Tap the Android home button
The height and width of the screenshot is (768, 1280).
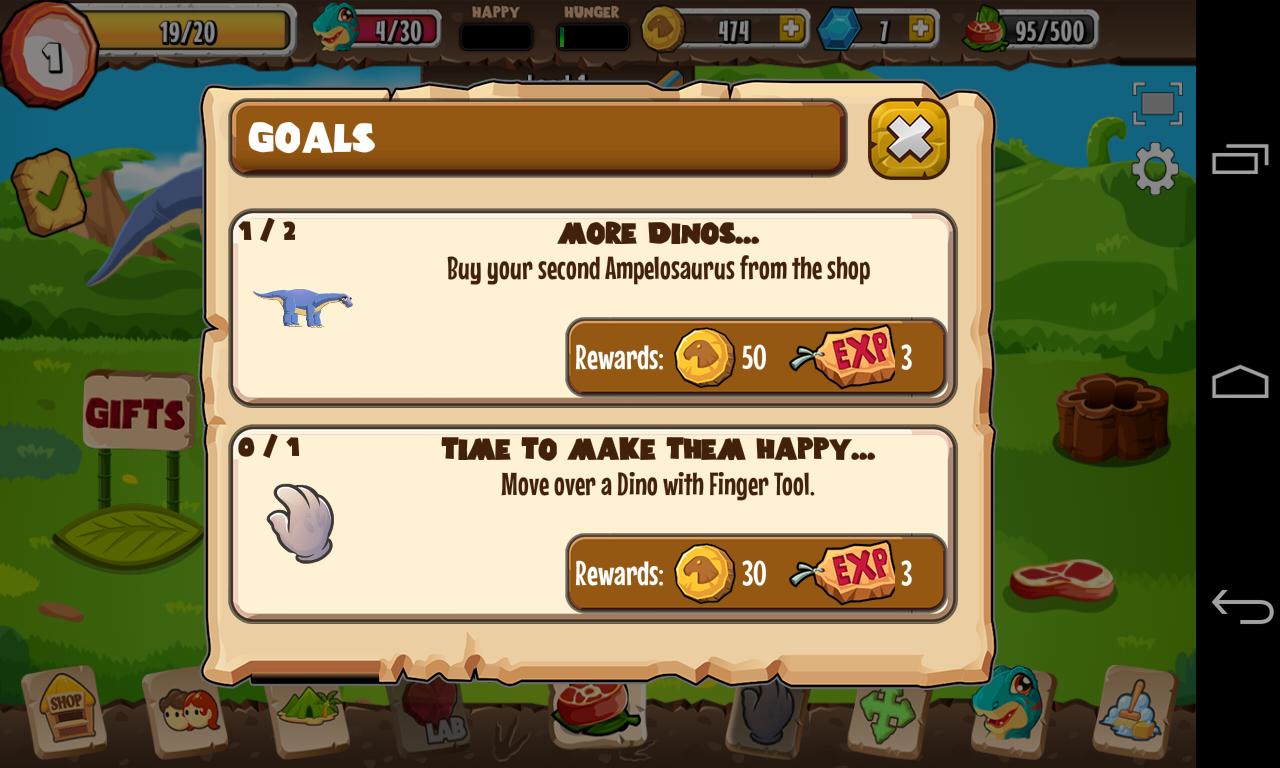tap(1240, 383)
